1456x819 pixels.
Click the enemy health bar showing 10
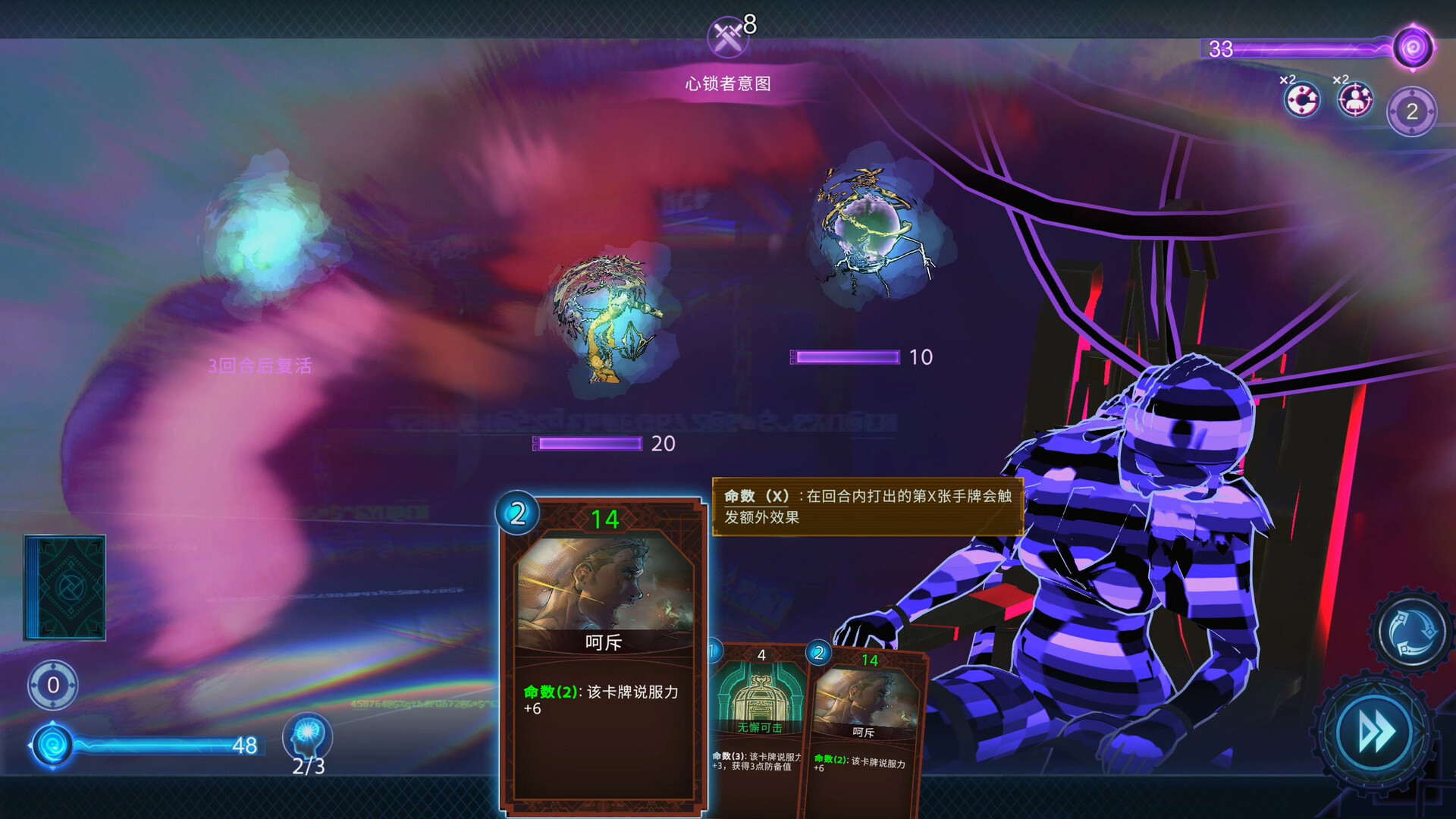tap(846, 356)
